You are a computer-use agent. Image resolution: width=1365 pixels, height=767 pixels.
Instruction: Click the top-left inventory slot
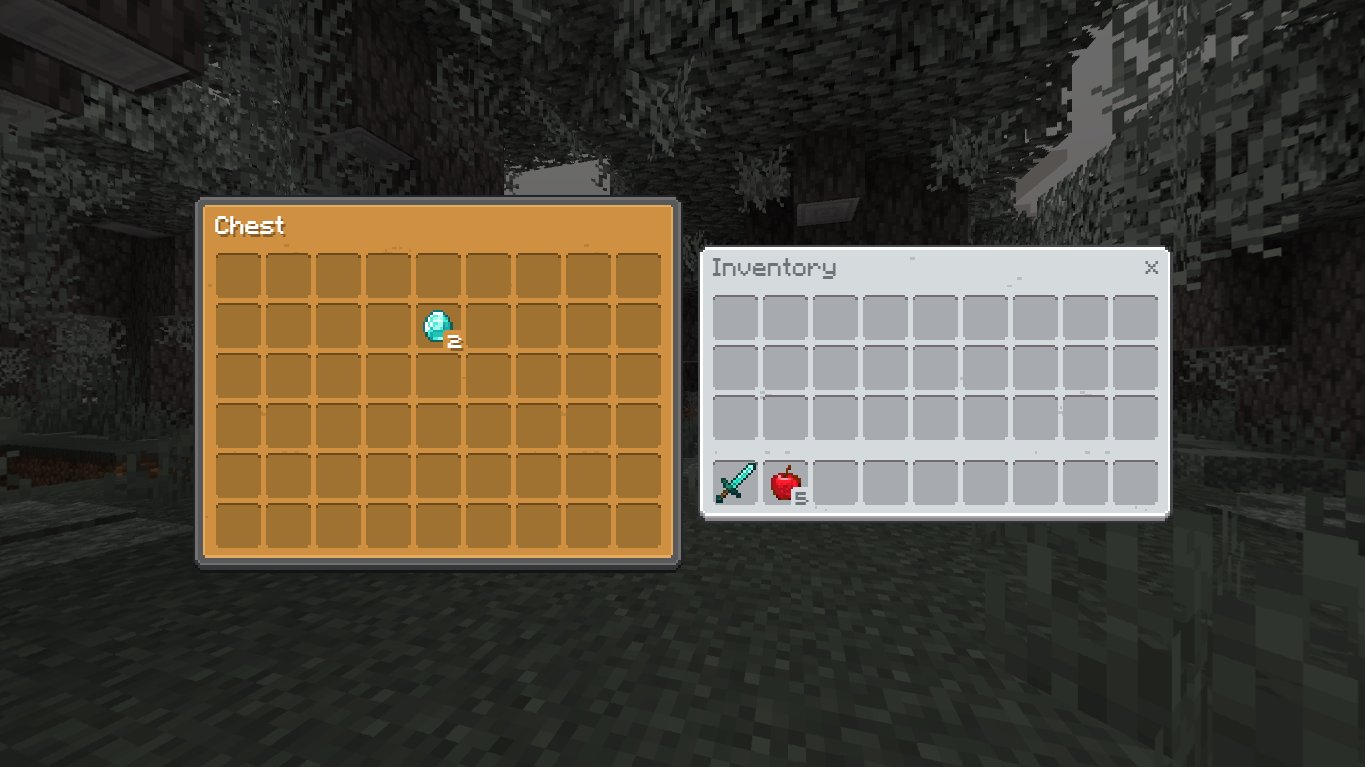click(734, 315)
